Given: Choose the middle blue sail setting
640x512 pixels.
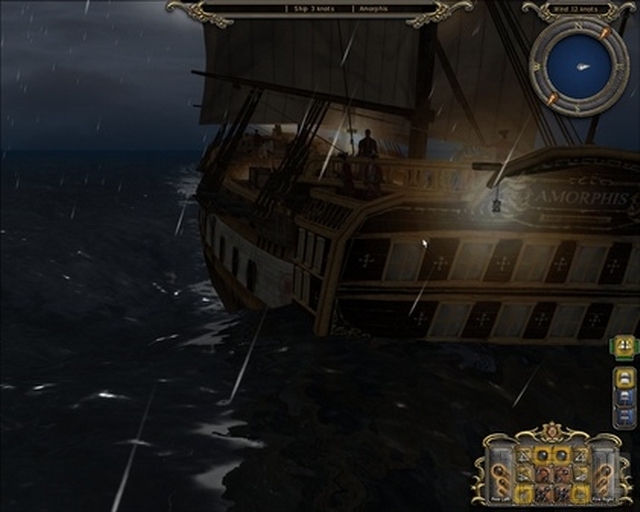Looking at the screenshot, I should click(622, 398).
